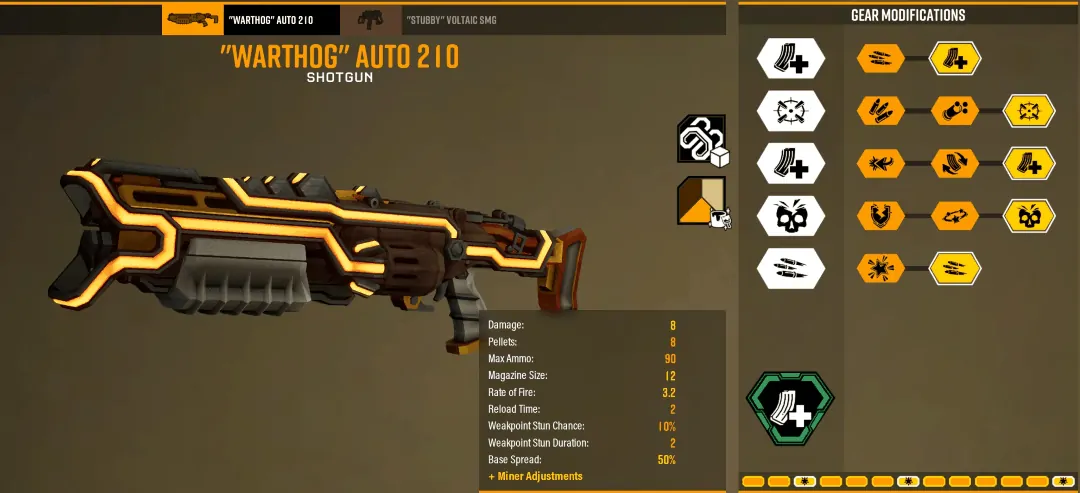1080x493 pixels.
Task: Choose the orange starburst explosion mod
Action: tap(881, 267)
